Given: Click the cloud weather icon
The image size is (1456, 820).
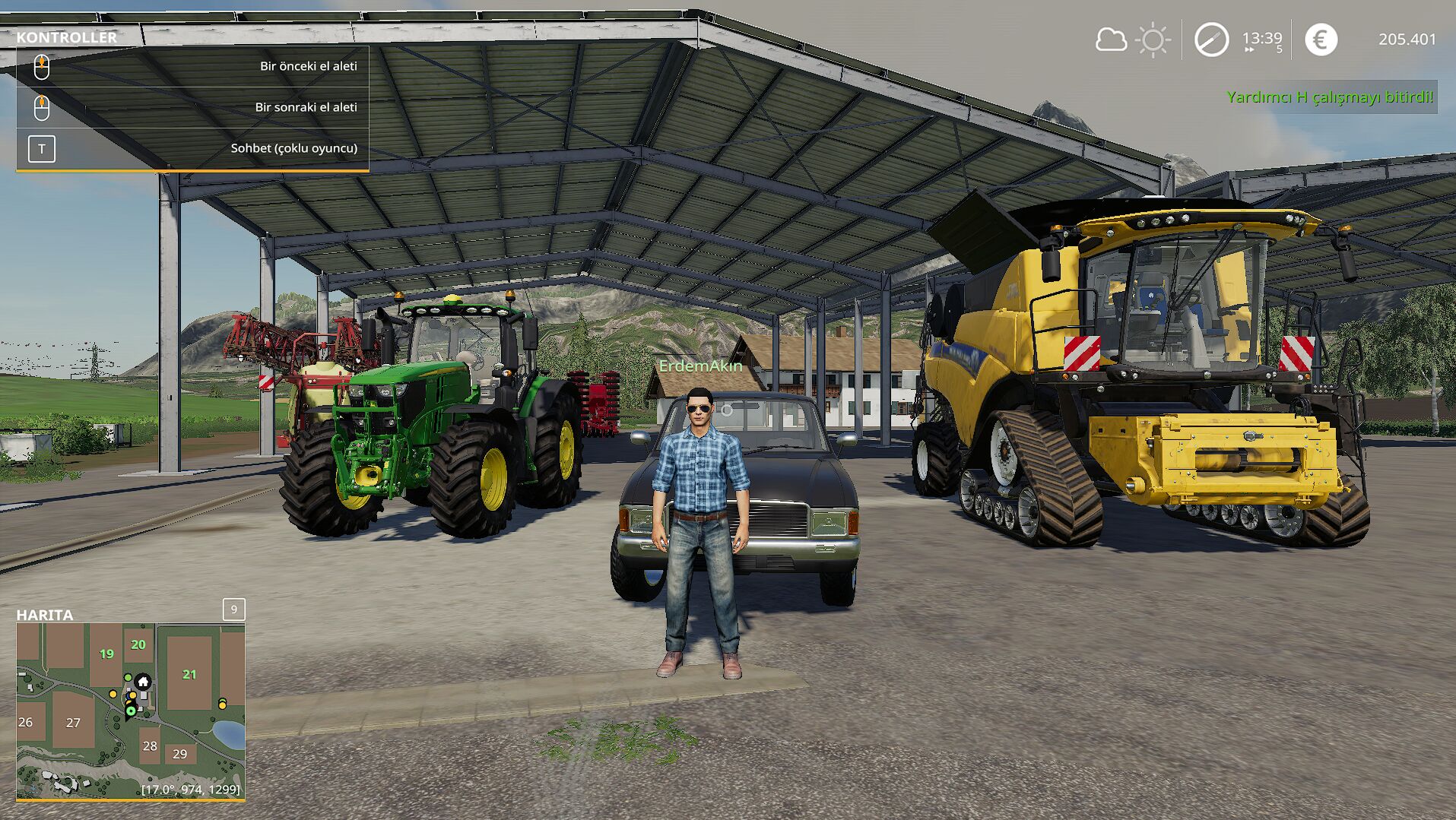Looking at the screenshot, I should (1110, 40).
